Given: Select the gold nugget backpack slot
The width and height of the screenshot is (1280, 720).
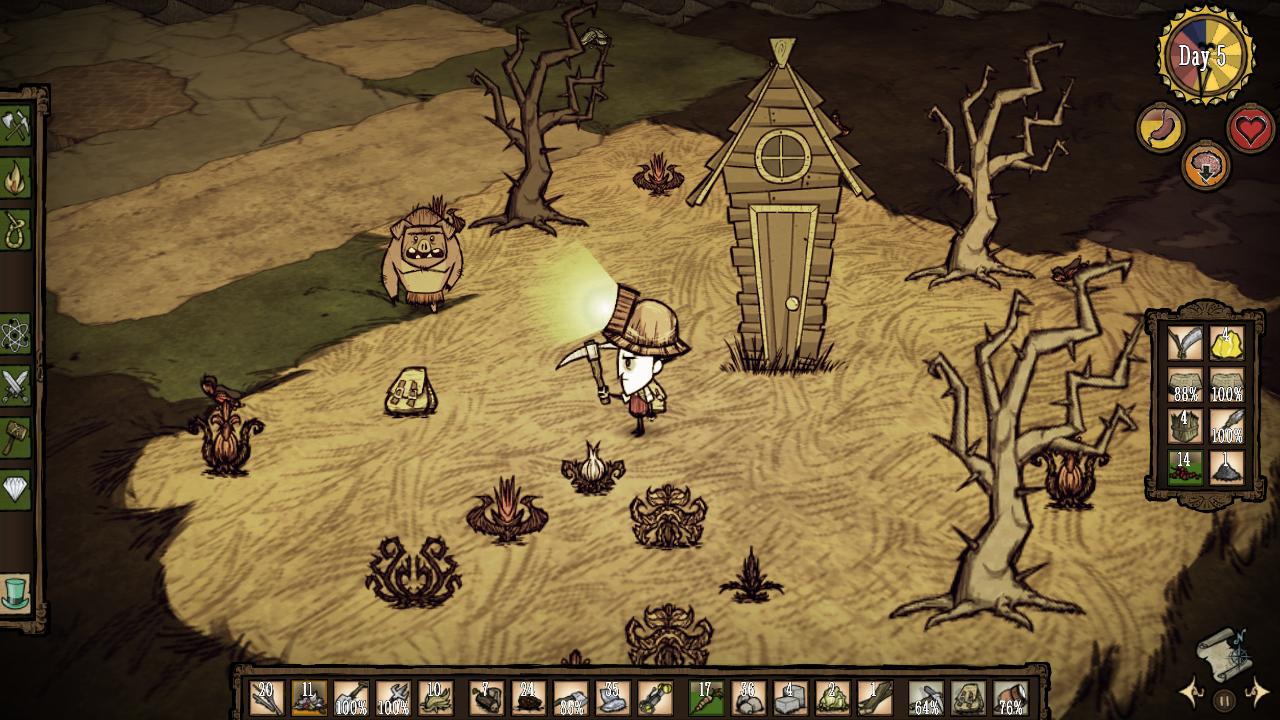Looking at the screenshot, I should [x=1227, y=343].
